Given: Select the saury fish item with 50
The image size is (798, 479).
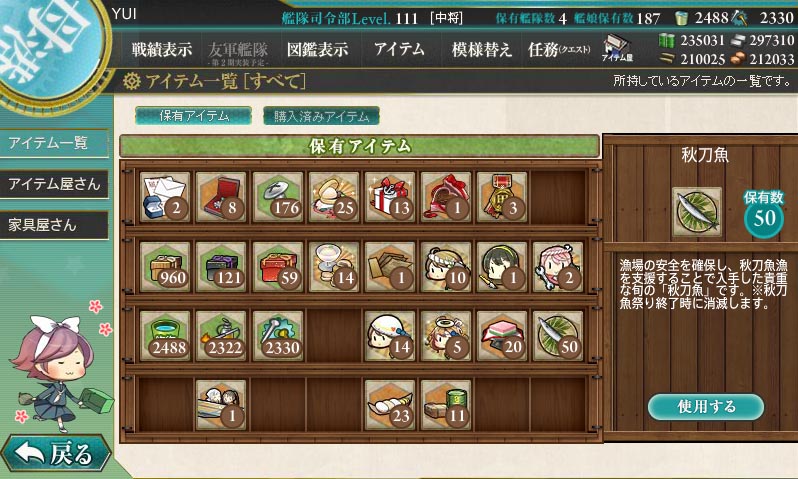Looking at the screenshot, I should click(x=557, y=333).
